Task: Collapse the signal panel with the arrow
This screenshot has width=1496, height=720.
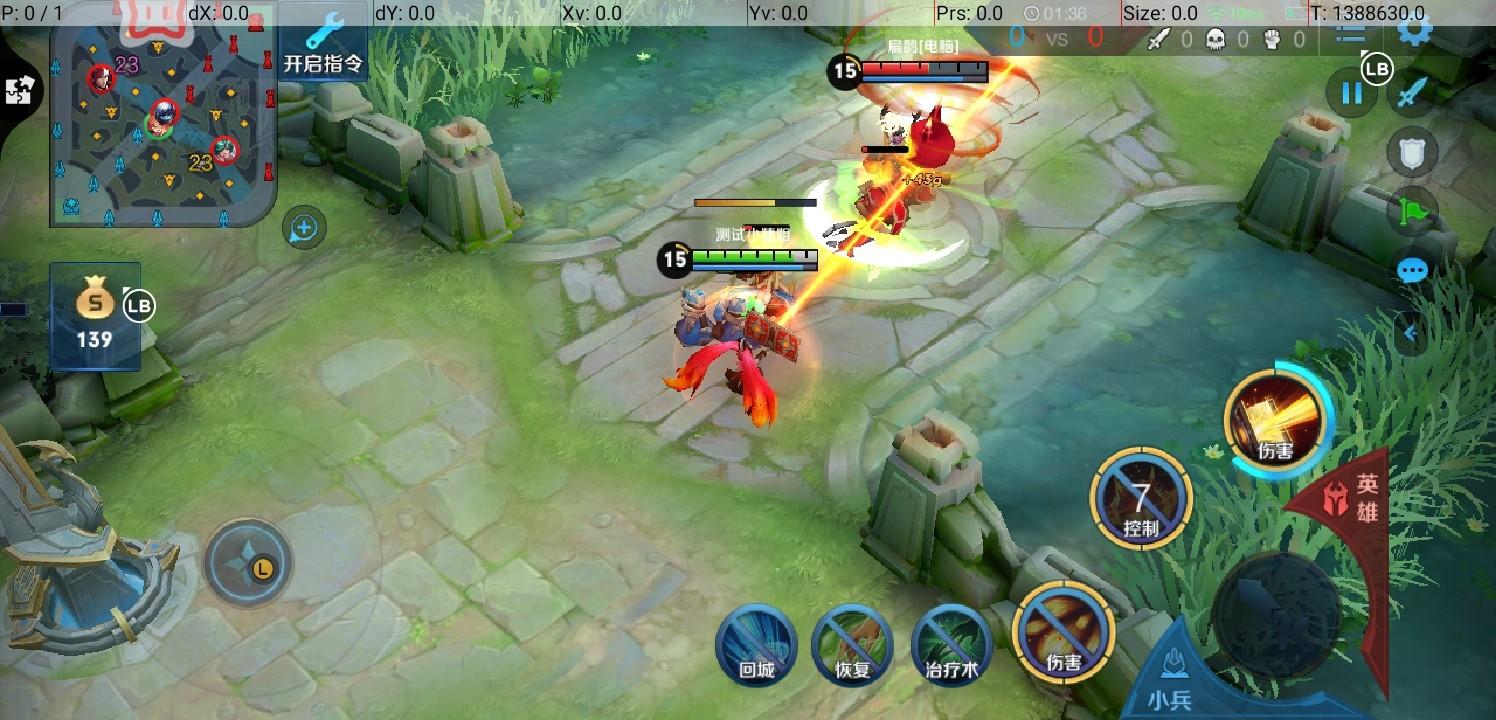Action: [1410, 333]
